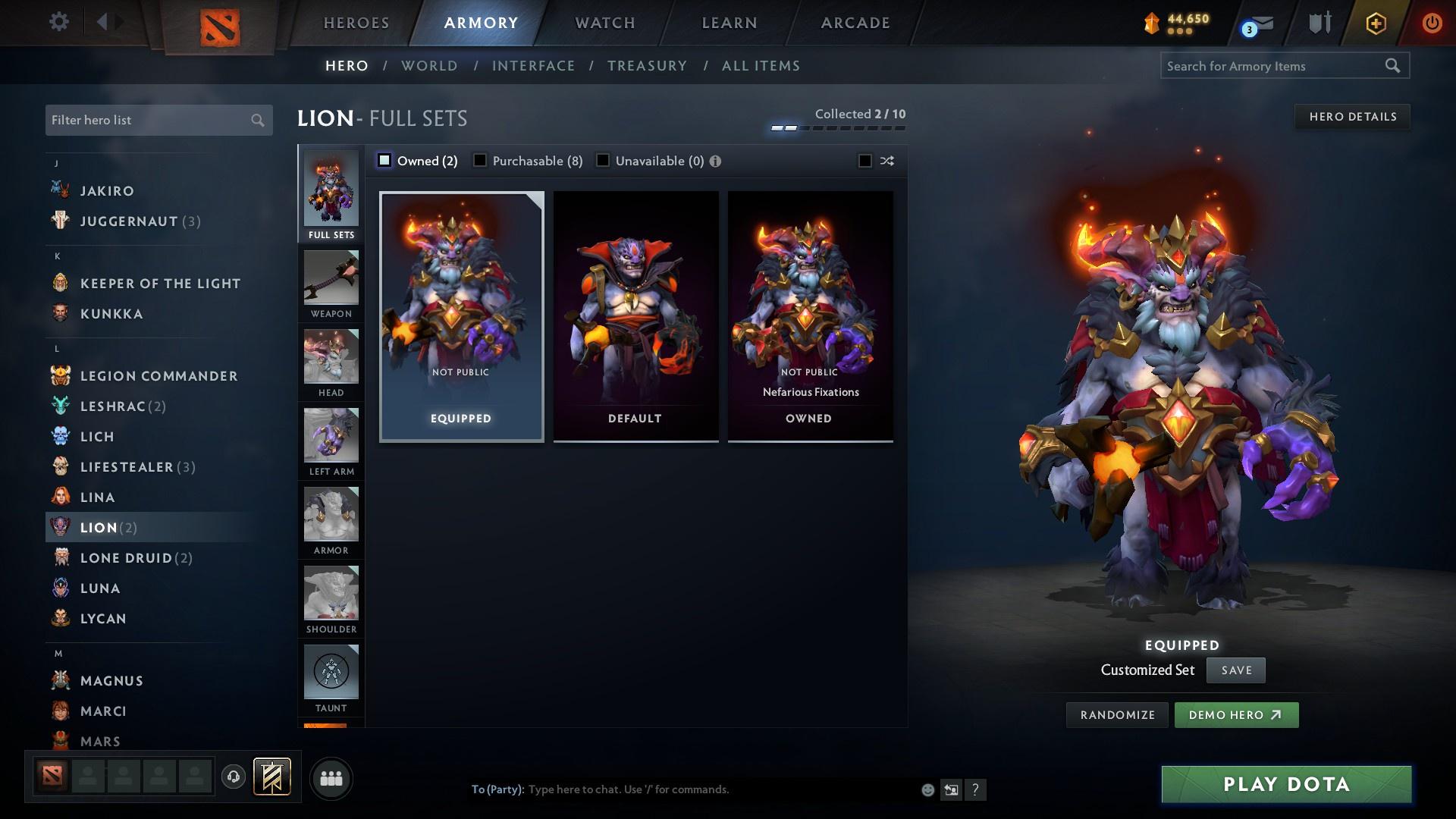Switch to the WATCH tab
The width and height of the screenshot is (1456, 819).
[x=604, y=23]
